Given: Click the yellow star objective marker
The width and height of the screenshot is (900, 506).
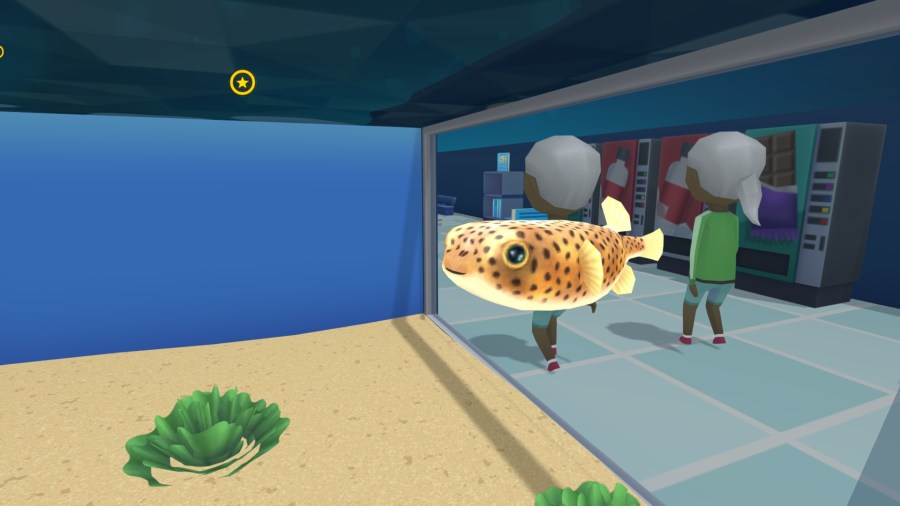Looking at the screenshot, I should pyautogui.click(x=242, y=82).
